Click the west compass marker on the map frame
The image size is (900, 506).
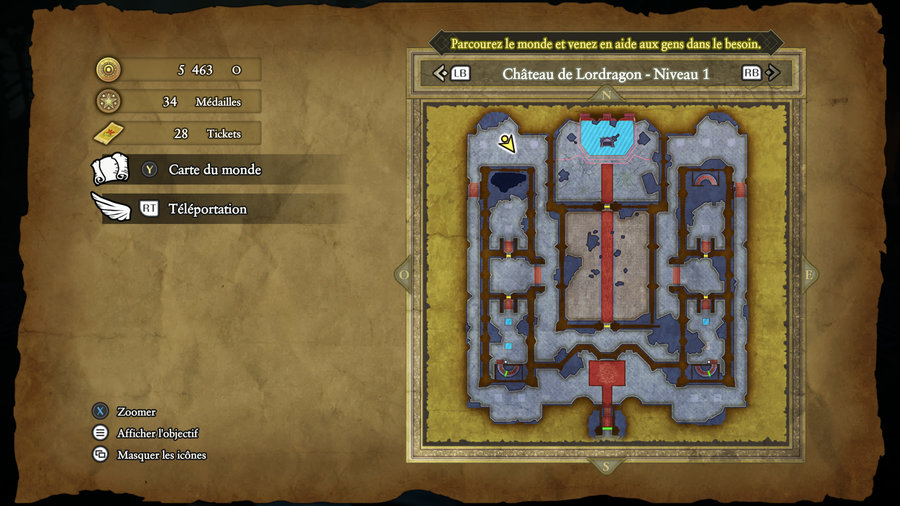pyautogui.click(x=405, y=273)
